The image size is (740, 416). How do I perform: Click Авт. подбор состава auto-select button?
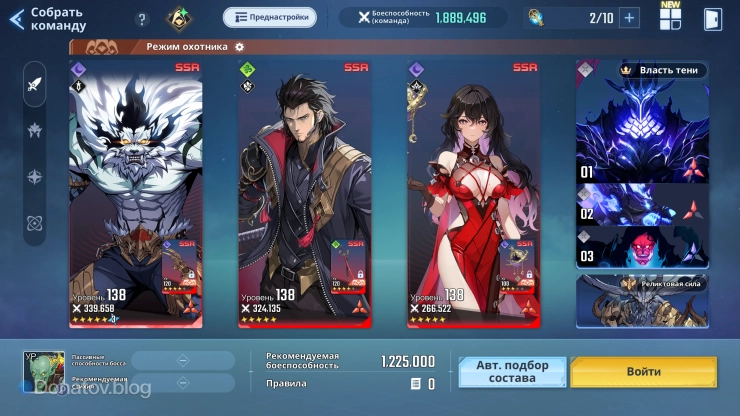(x=512, y=372)
